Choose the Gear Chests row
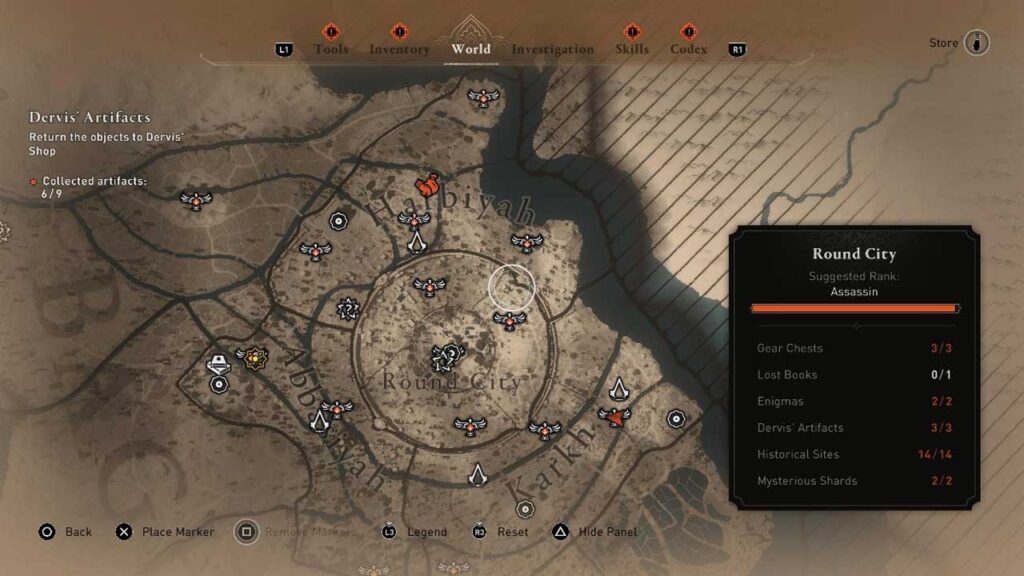Viewport: 1024px width, 576px height. tap(856, 348)
